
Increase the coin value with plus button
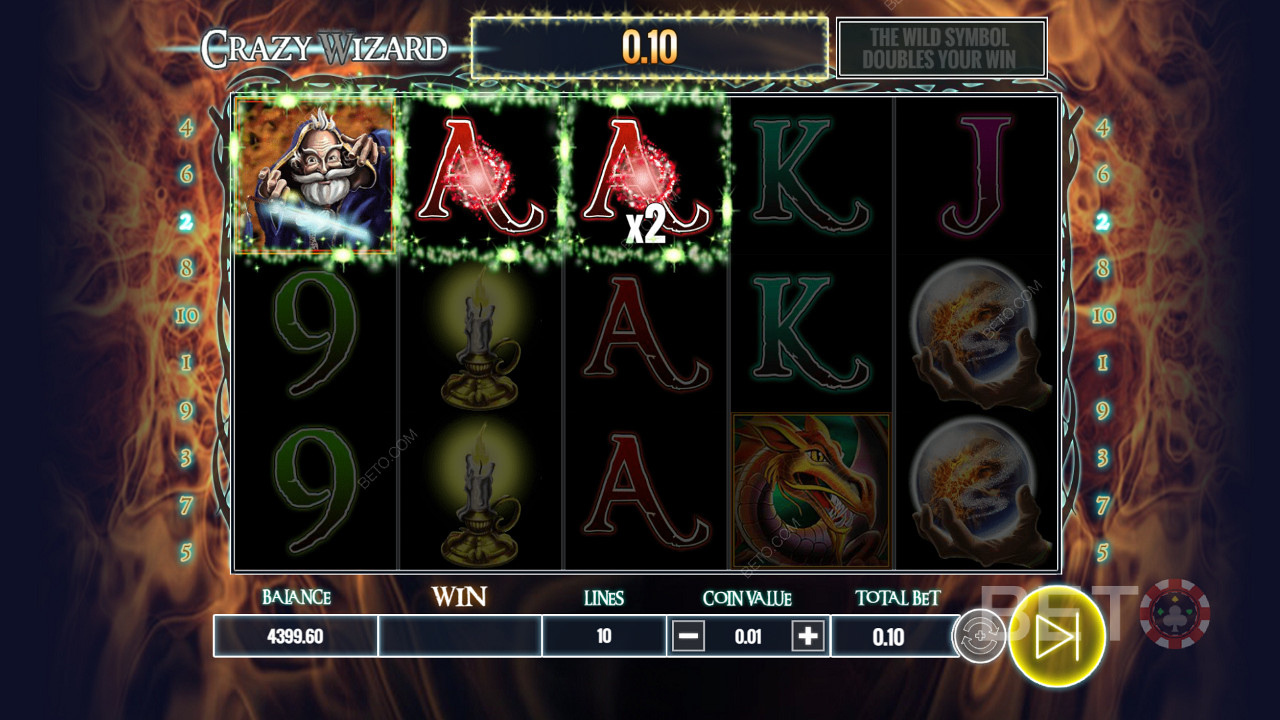(808, 636)
